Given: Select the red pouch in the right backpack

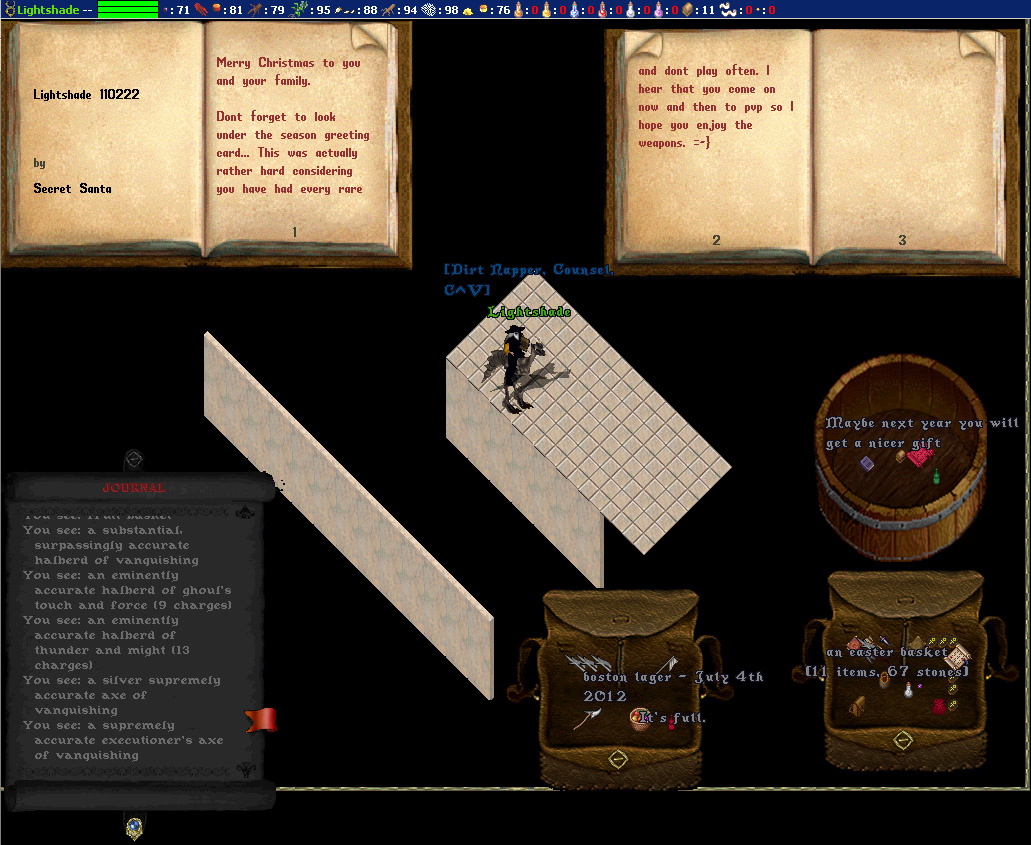Looking at the screenshot, I should (x=938, y=707).
